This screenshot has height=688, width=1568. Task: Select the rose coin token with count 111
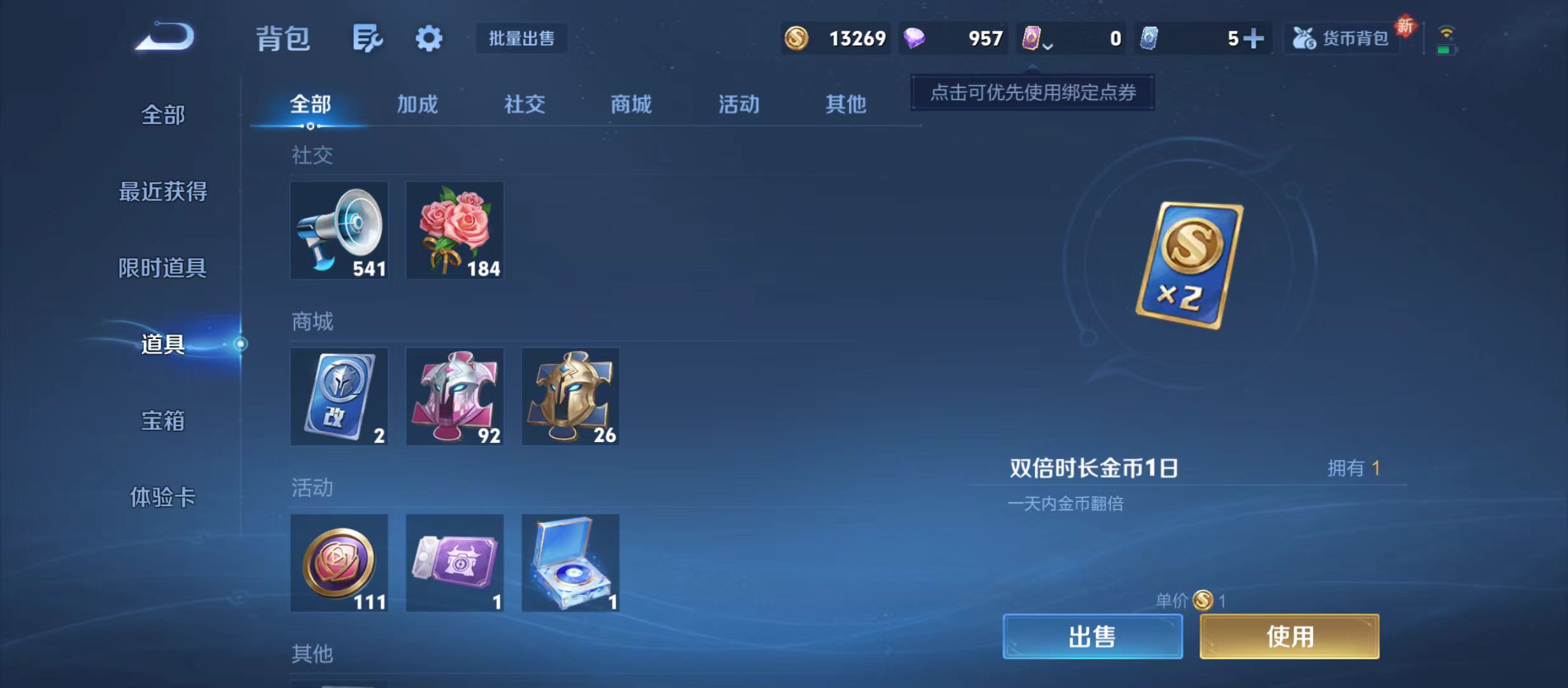pos(339,563)
